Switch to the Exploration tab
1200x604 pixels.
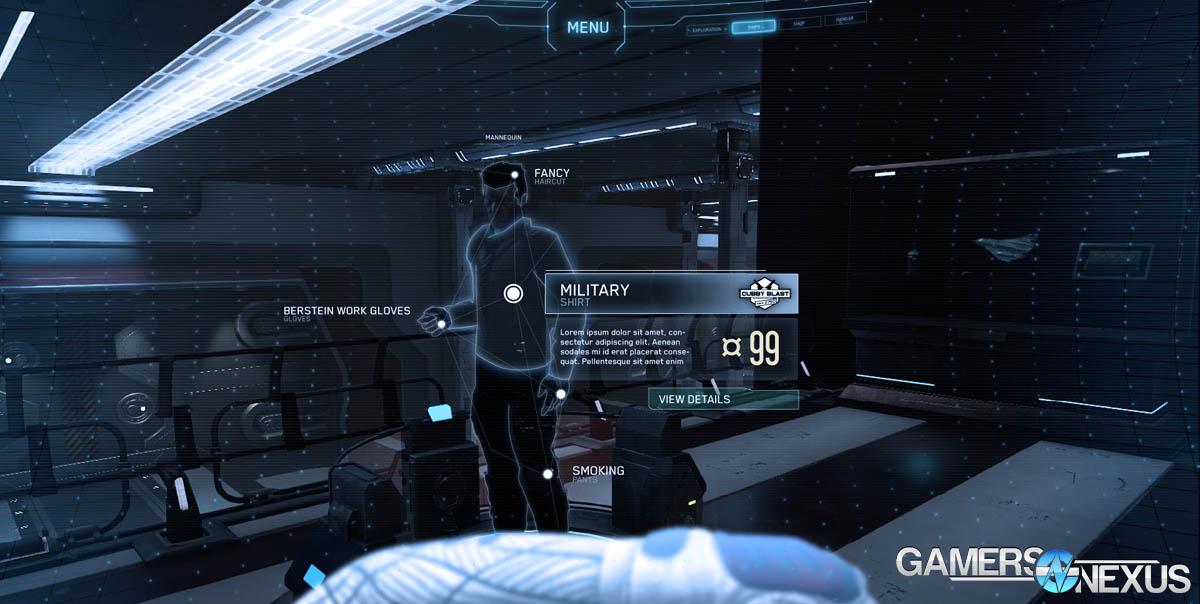707,29
